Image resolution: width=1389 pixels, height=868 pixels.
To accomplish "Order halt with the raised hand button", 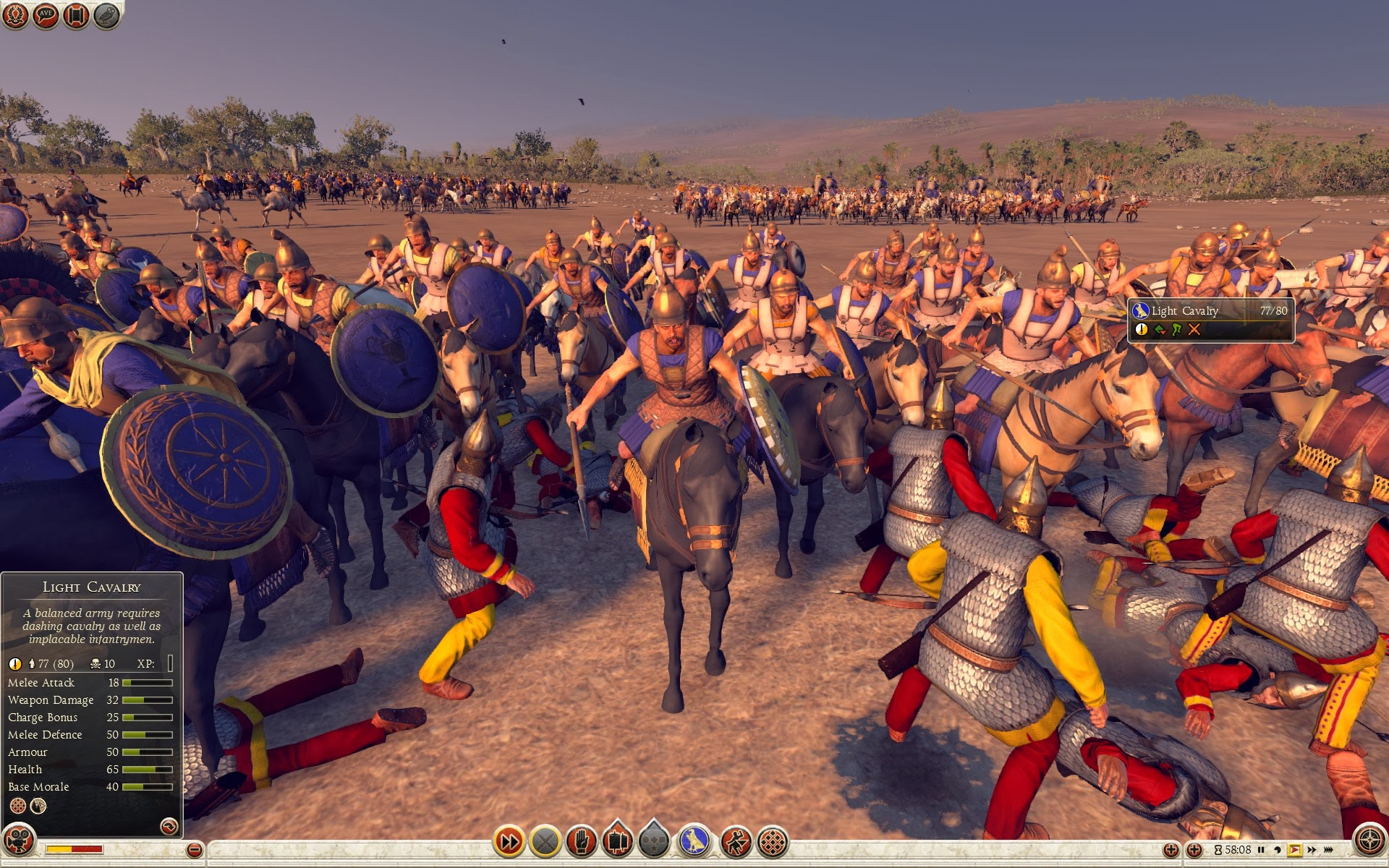I will click(x=582, y=841).
